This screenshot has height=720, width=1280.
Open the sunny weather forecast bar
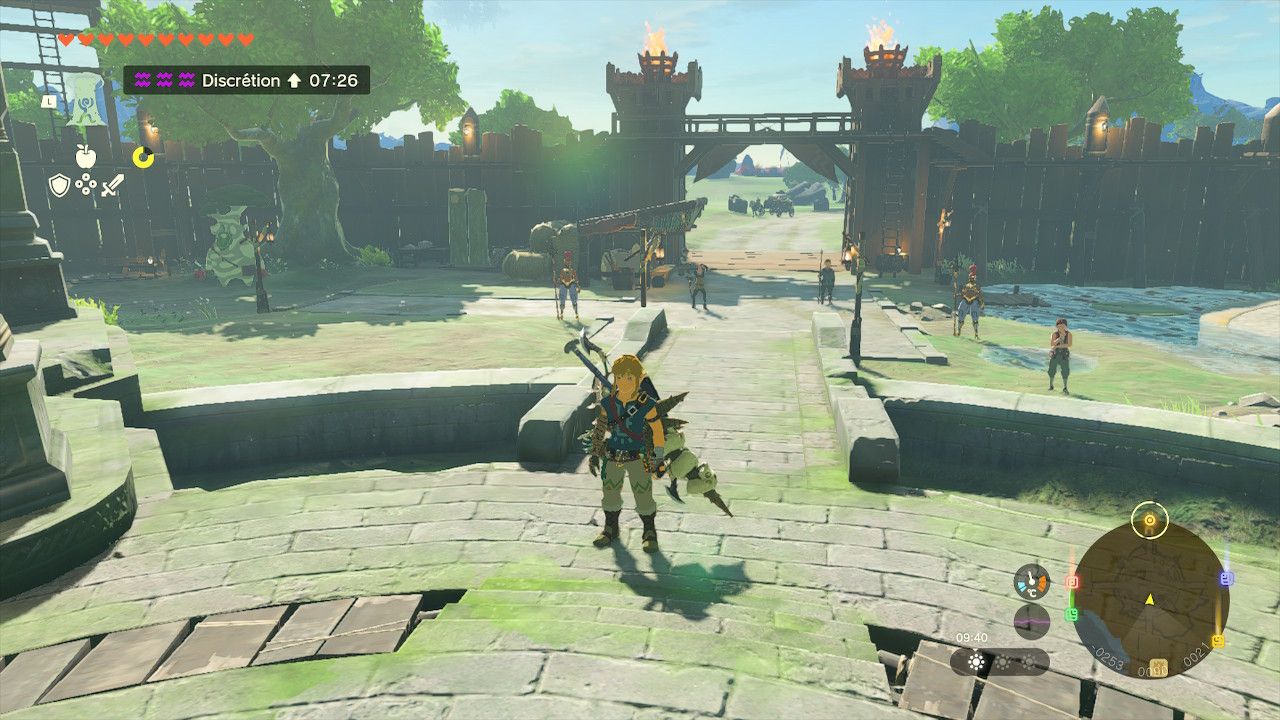[999, 662]
